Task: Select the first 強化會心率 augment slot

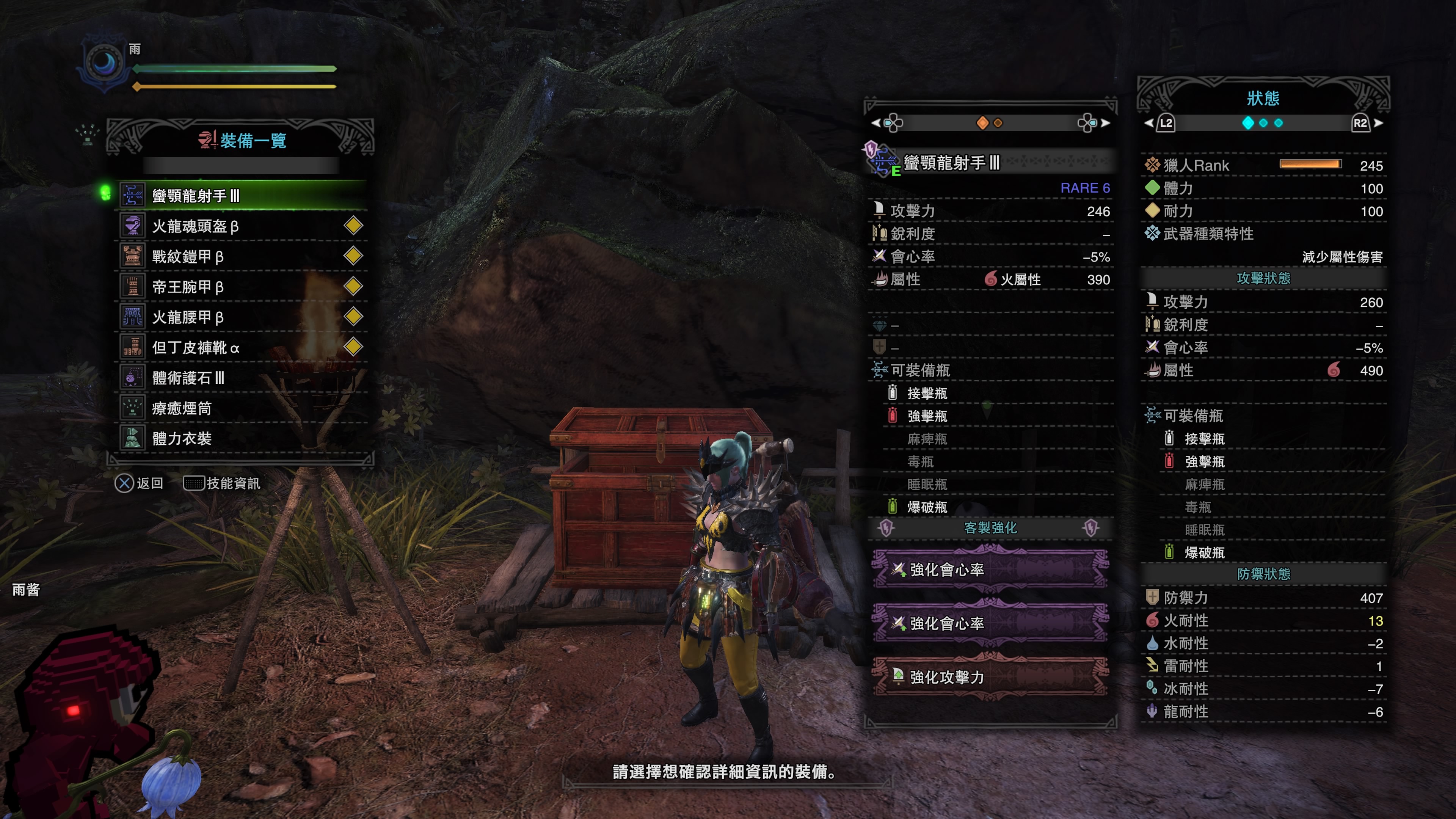Action: click(990, 570)
